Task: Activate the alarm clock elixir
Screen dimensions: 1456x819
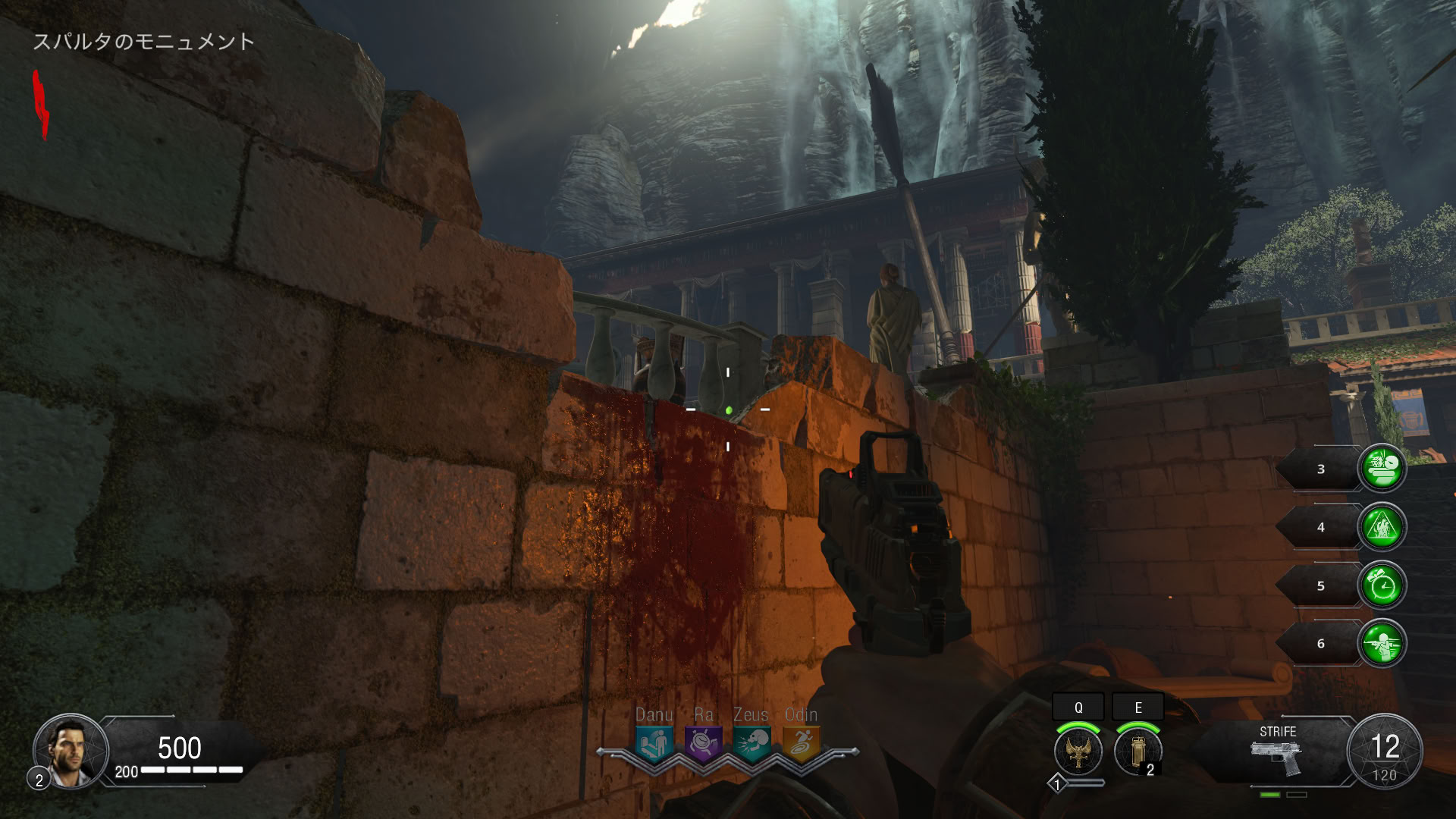Action: pyautogui.click(x=1382, y=585)
